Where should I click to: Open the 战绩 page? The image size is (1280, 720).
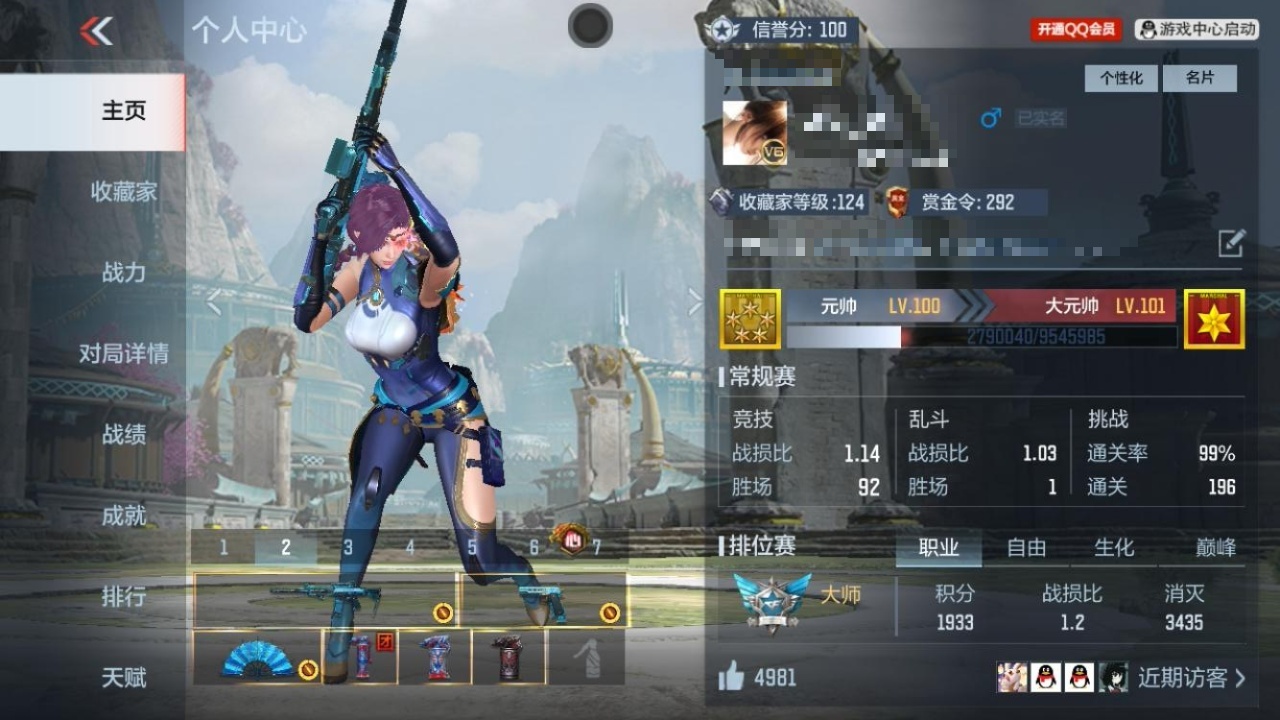pos(123,435)
